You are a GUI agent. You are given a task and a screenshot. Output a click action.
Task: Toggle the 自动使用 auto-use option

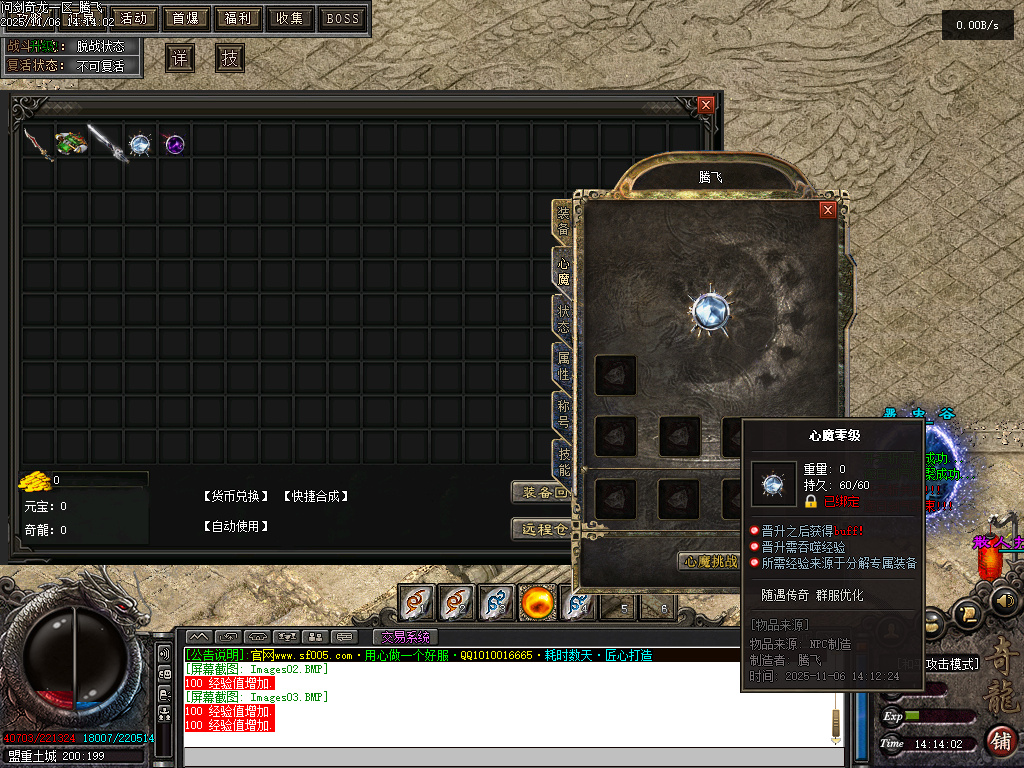pos(236,526)
